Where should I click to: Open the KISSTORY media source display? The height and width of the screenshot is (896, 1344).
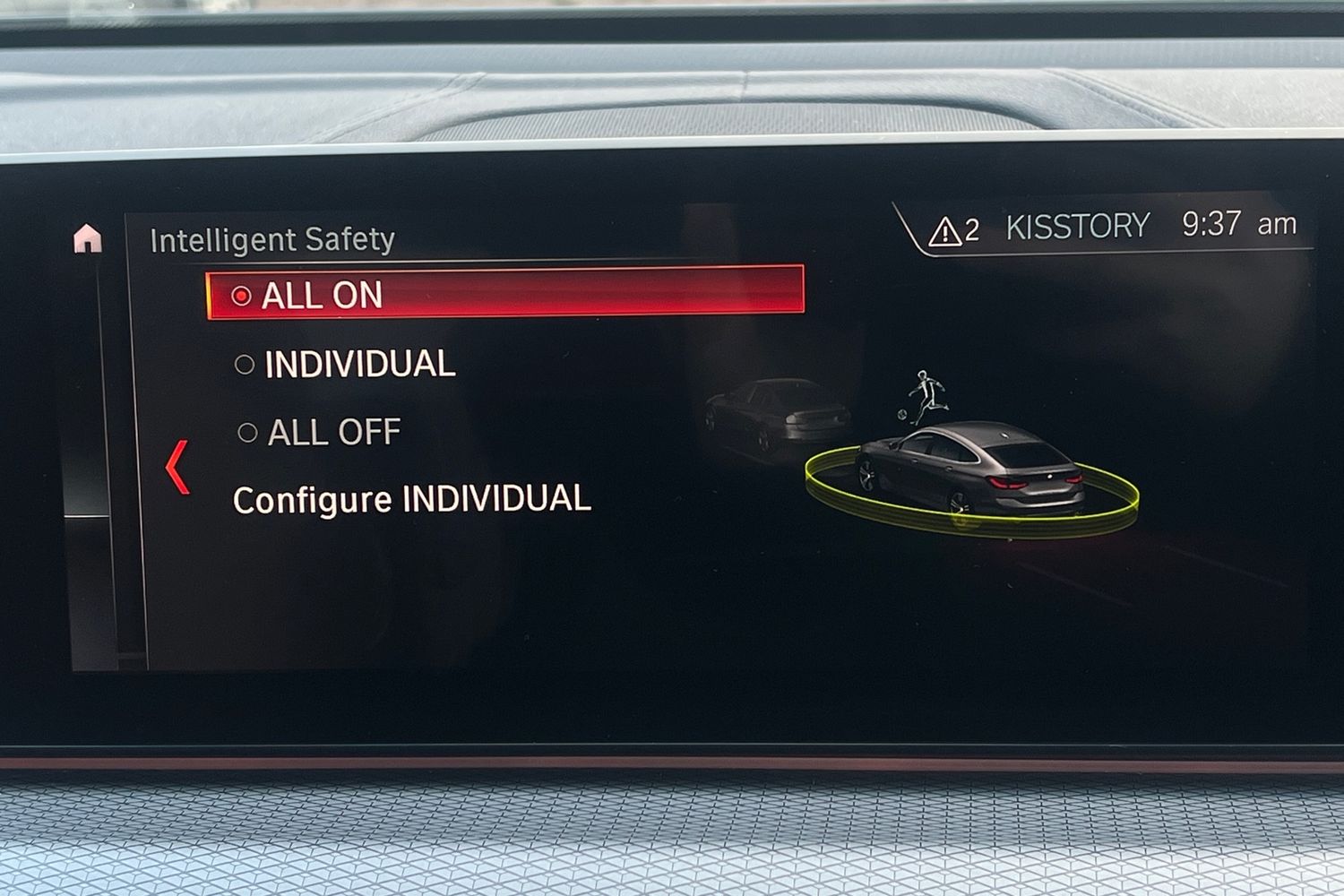point(1080,225)
